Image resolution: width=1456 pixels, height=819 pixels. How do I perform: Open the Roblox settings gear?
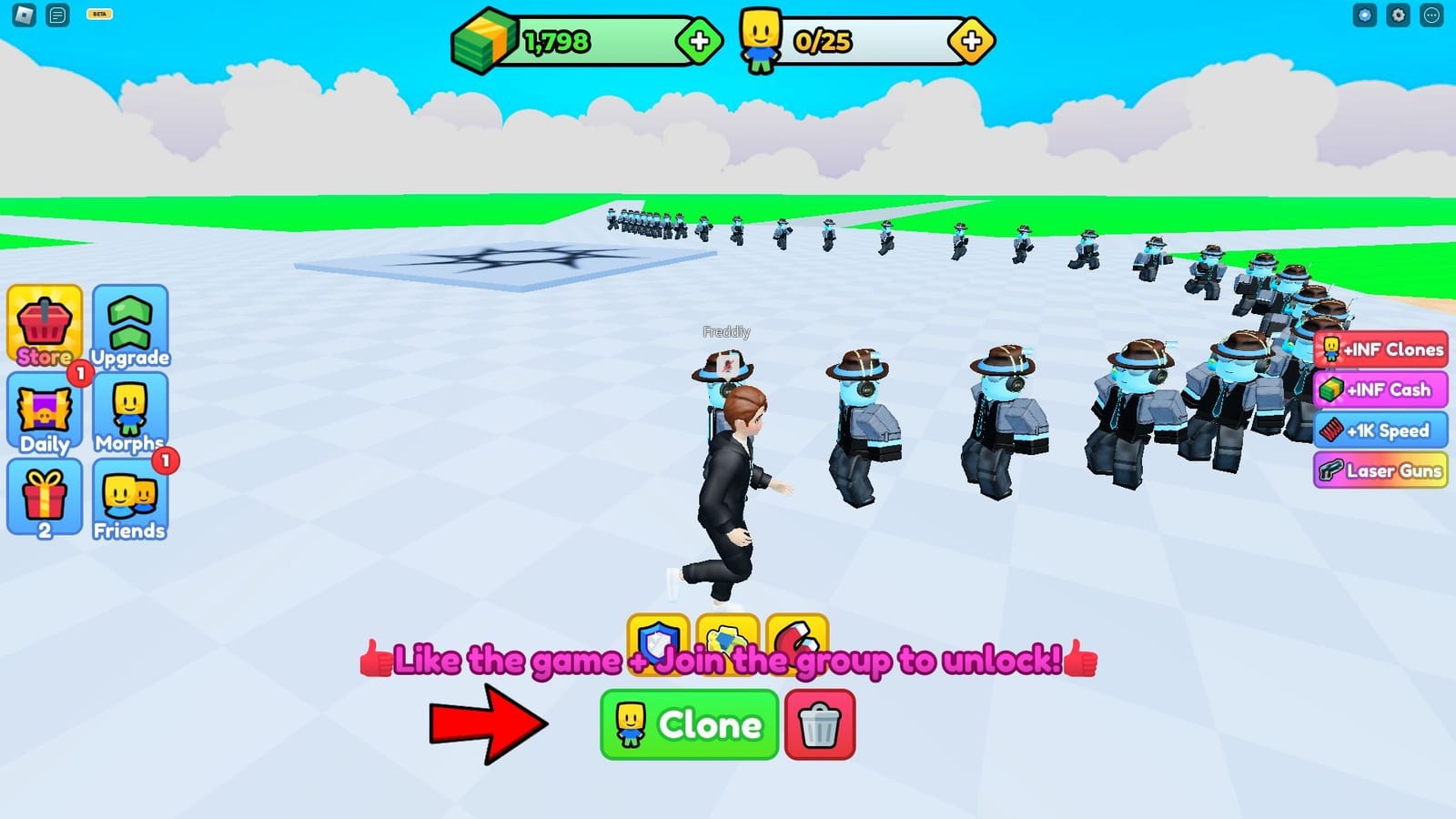[1398, 15]
